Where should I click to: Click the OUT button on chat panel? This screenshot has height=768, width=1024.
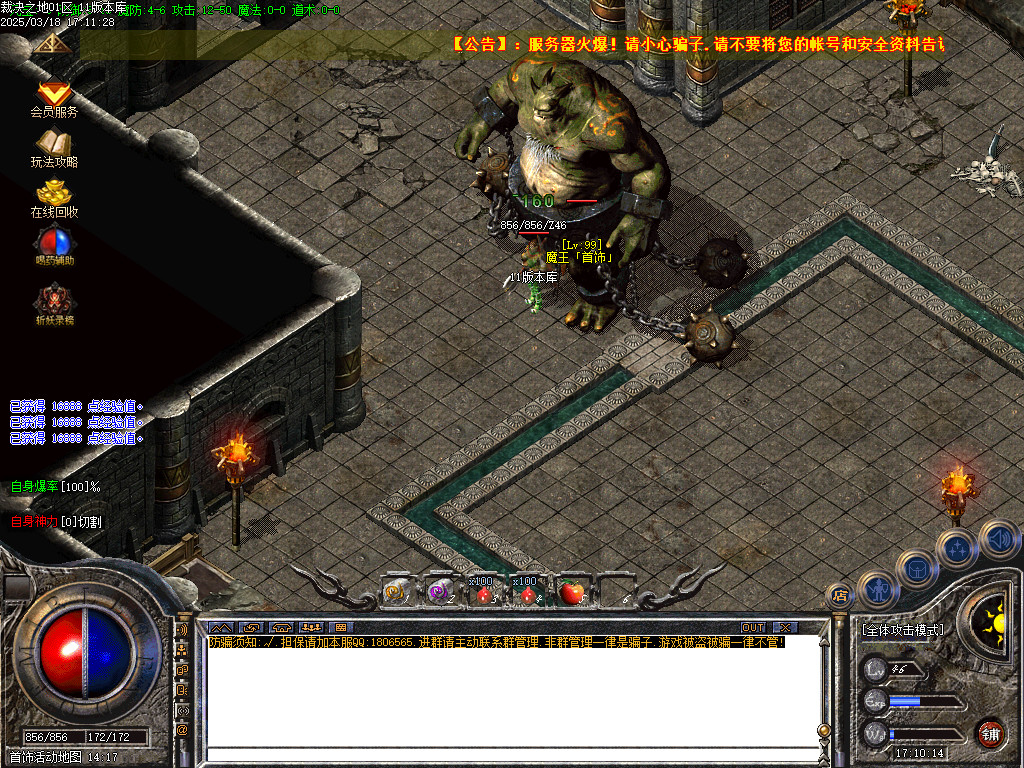coord(753,627)
